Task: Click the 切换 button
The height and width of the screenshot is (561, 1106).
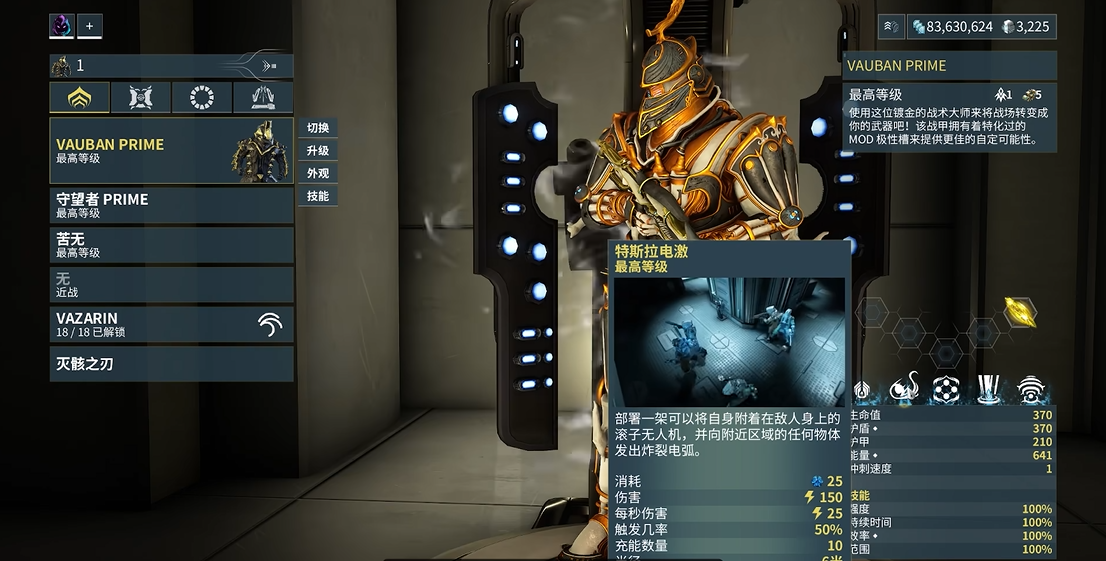Action: pyautogui.click(x=318, y=128)
